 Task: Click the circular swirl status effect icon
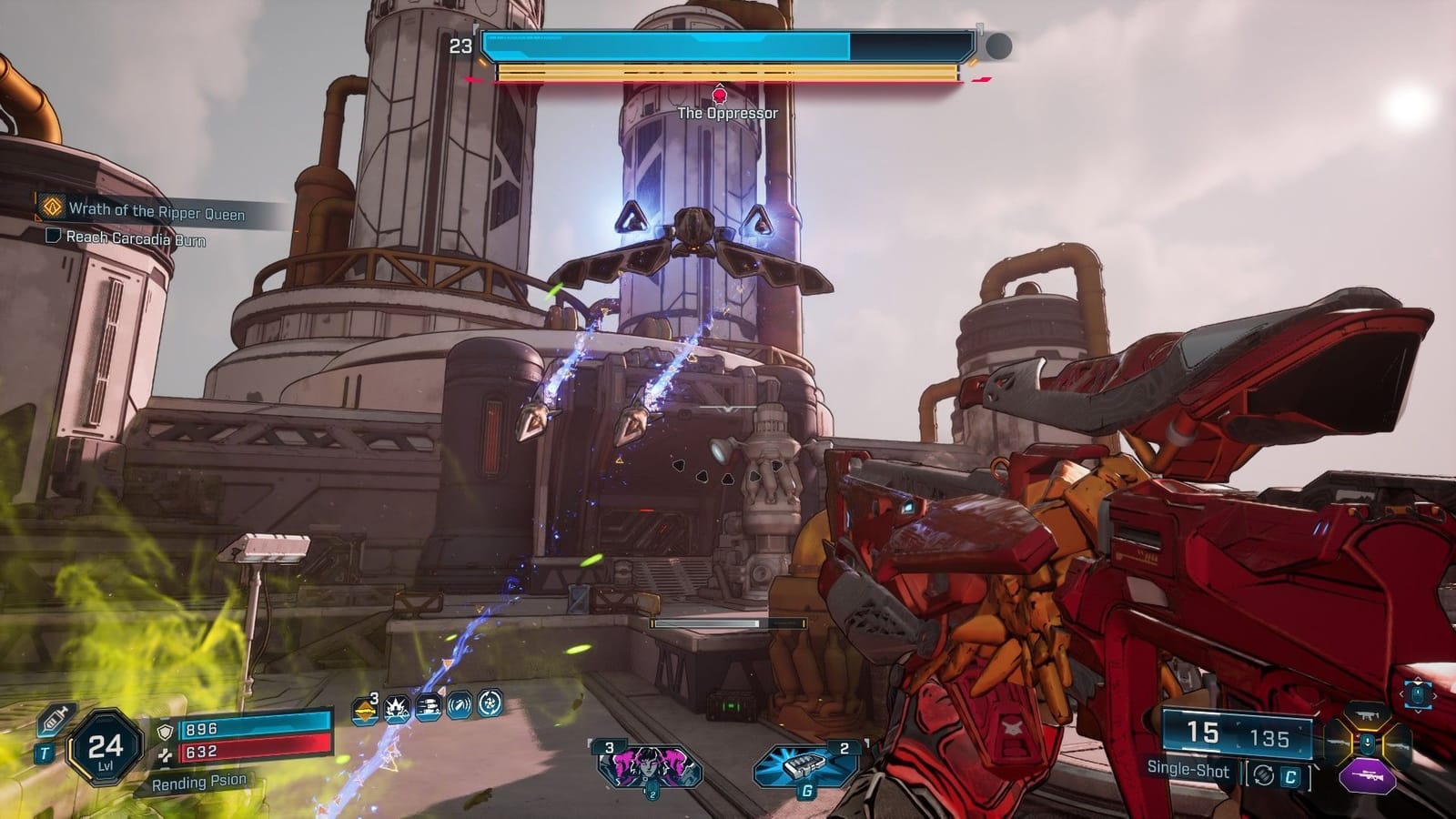(x=491, y=708)
